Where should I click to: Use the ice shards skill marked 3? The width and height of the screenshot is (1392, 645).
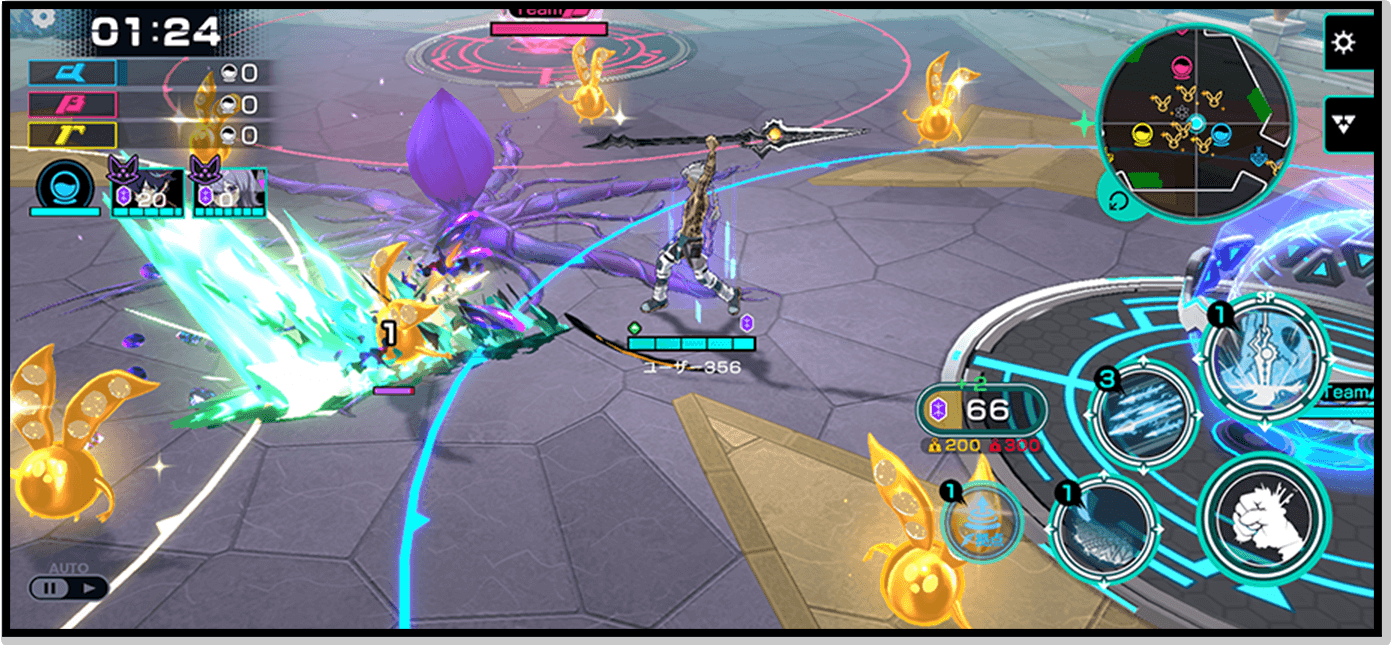(1143, 411)
